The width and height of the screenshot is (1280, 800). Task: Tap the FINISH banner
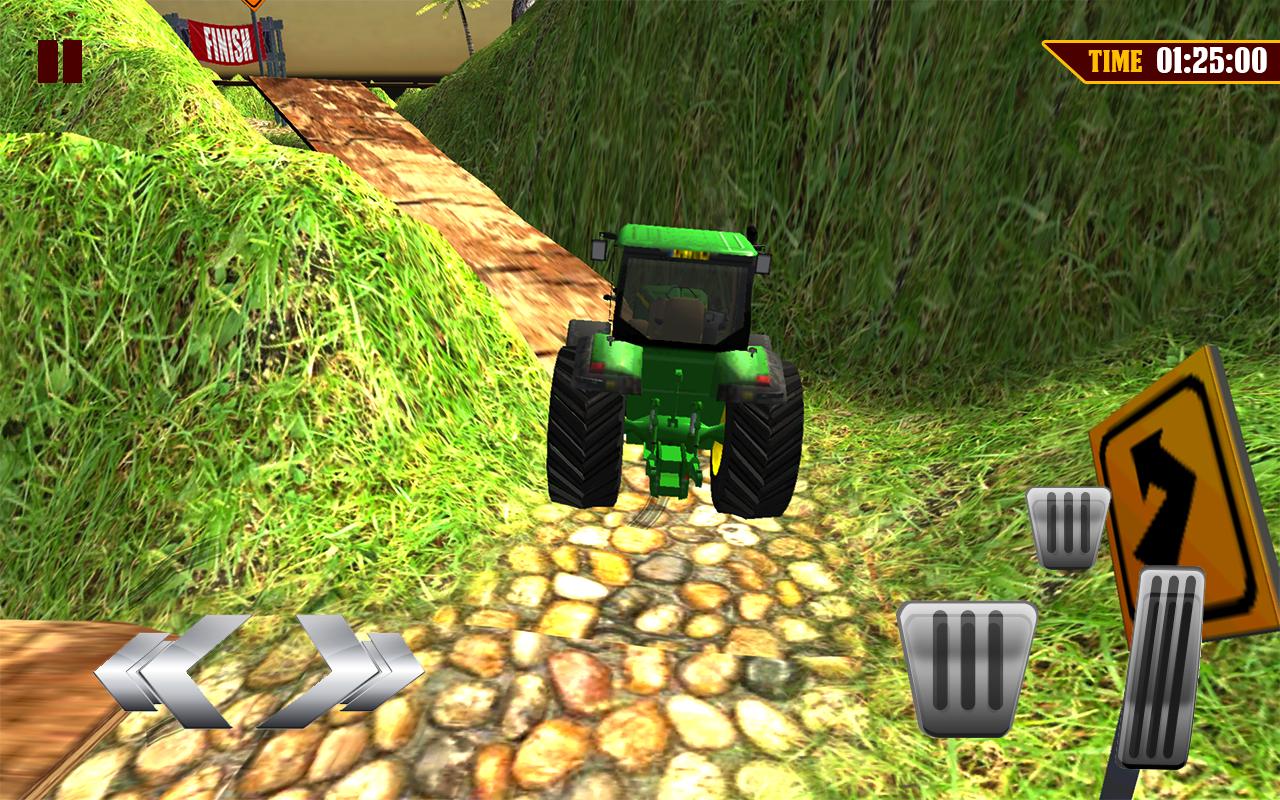pyautogui.click(x=225, y=42)
